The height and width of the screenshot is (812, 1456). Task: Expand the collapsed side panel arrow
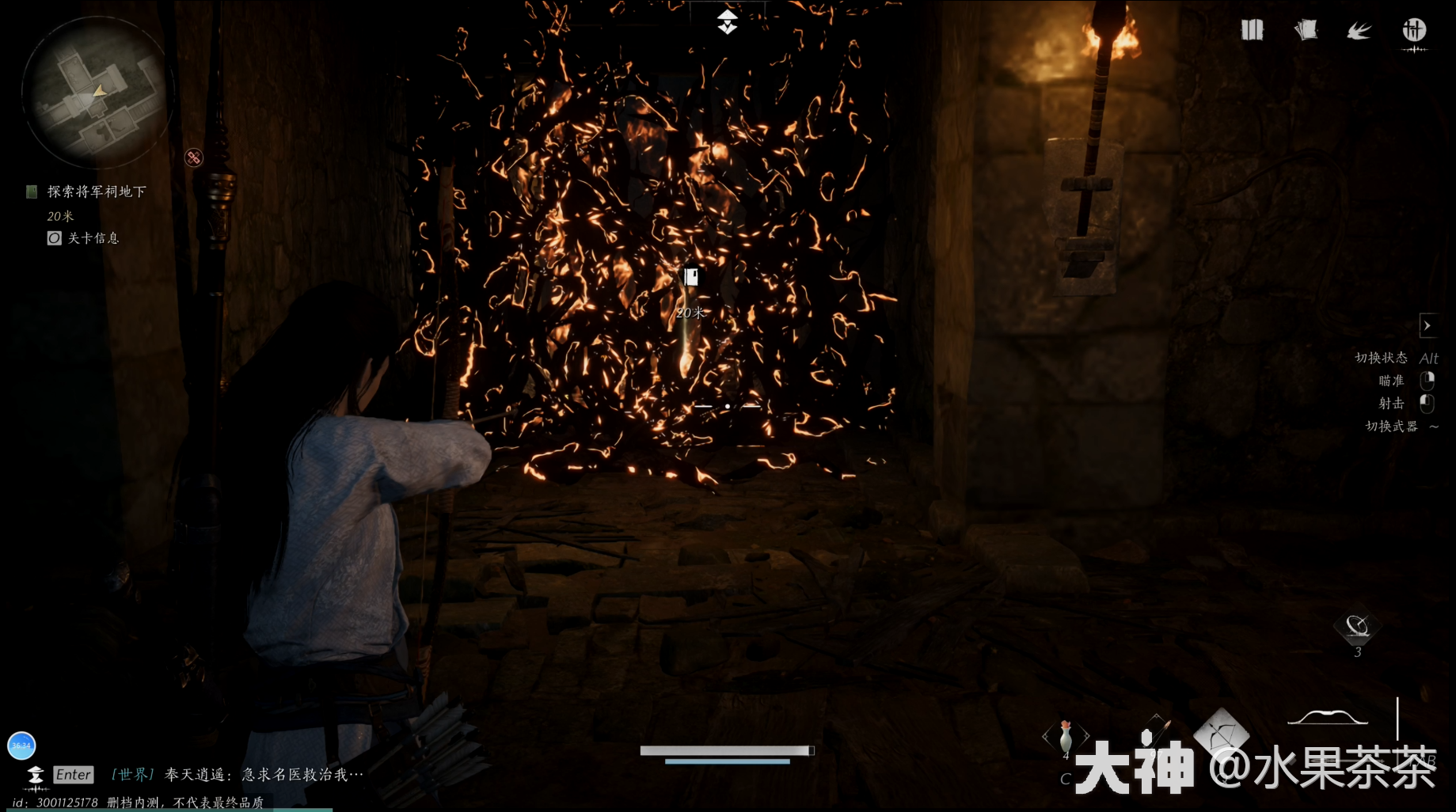coord(1427,325)
